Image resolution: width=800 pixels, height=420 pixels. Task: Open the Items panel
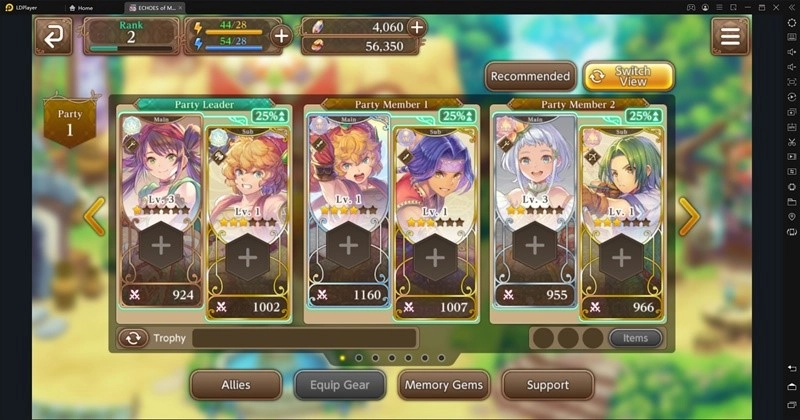(x=635, y=338)
